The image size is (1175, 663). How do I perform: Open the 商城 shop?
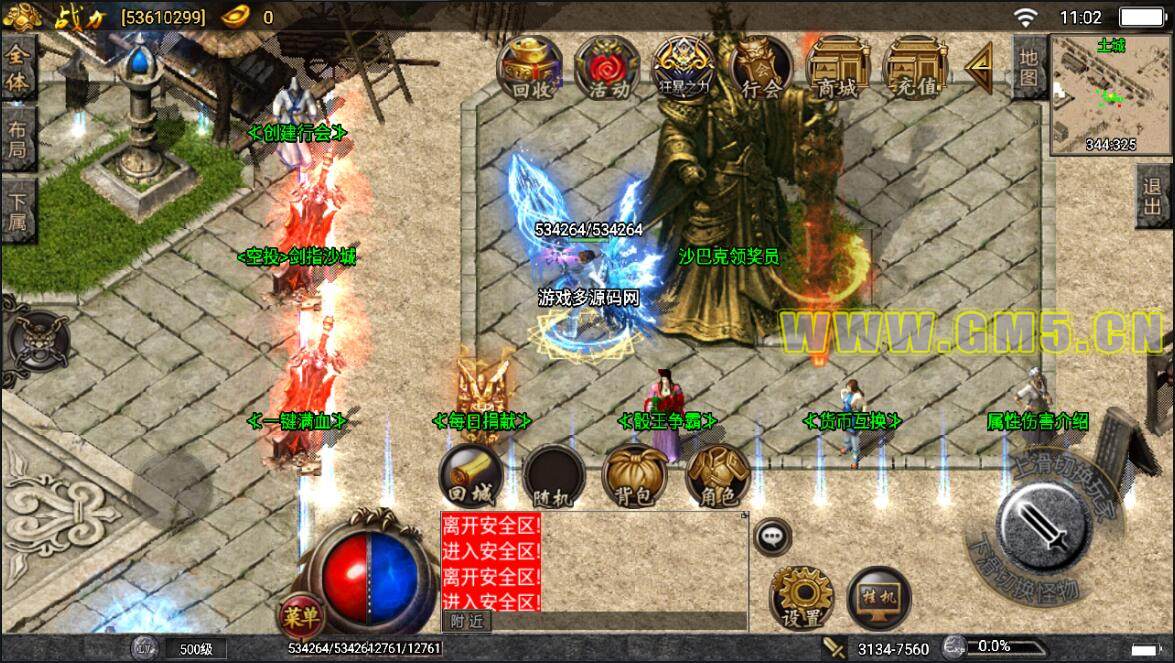pyautogui.click(x=838, y=68)
